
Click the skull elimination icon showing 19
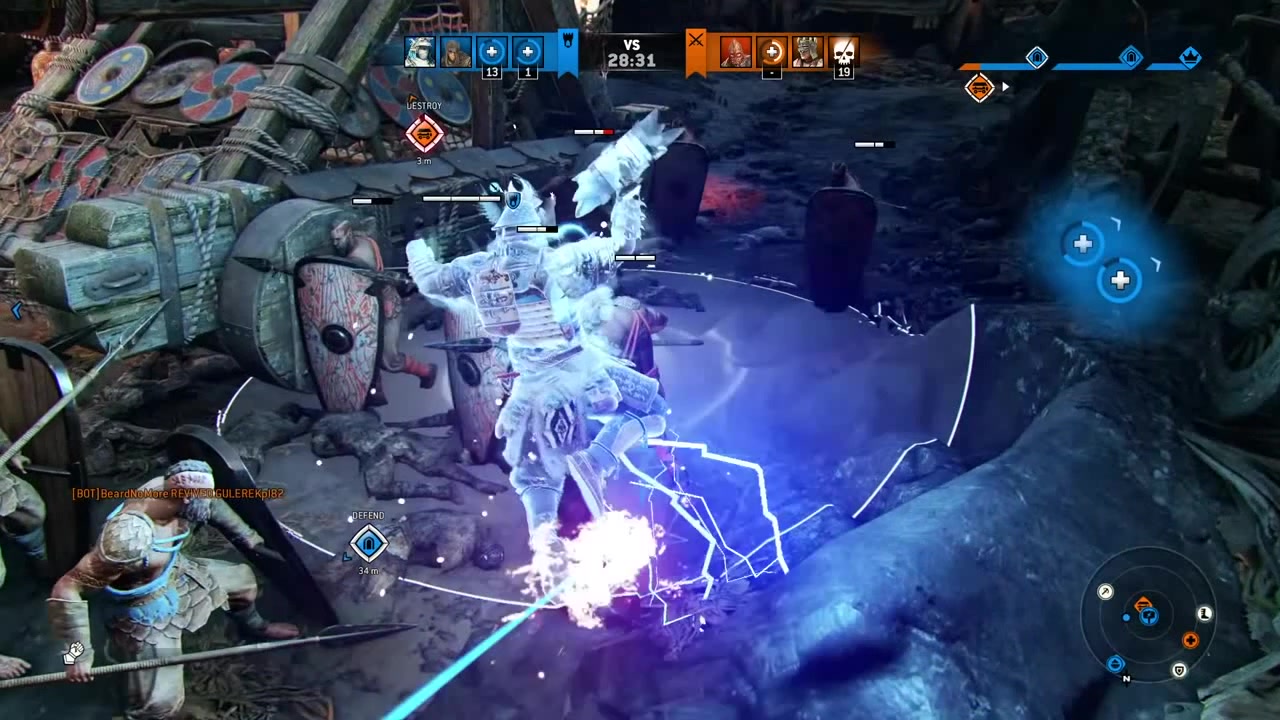point(843,55)
